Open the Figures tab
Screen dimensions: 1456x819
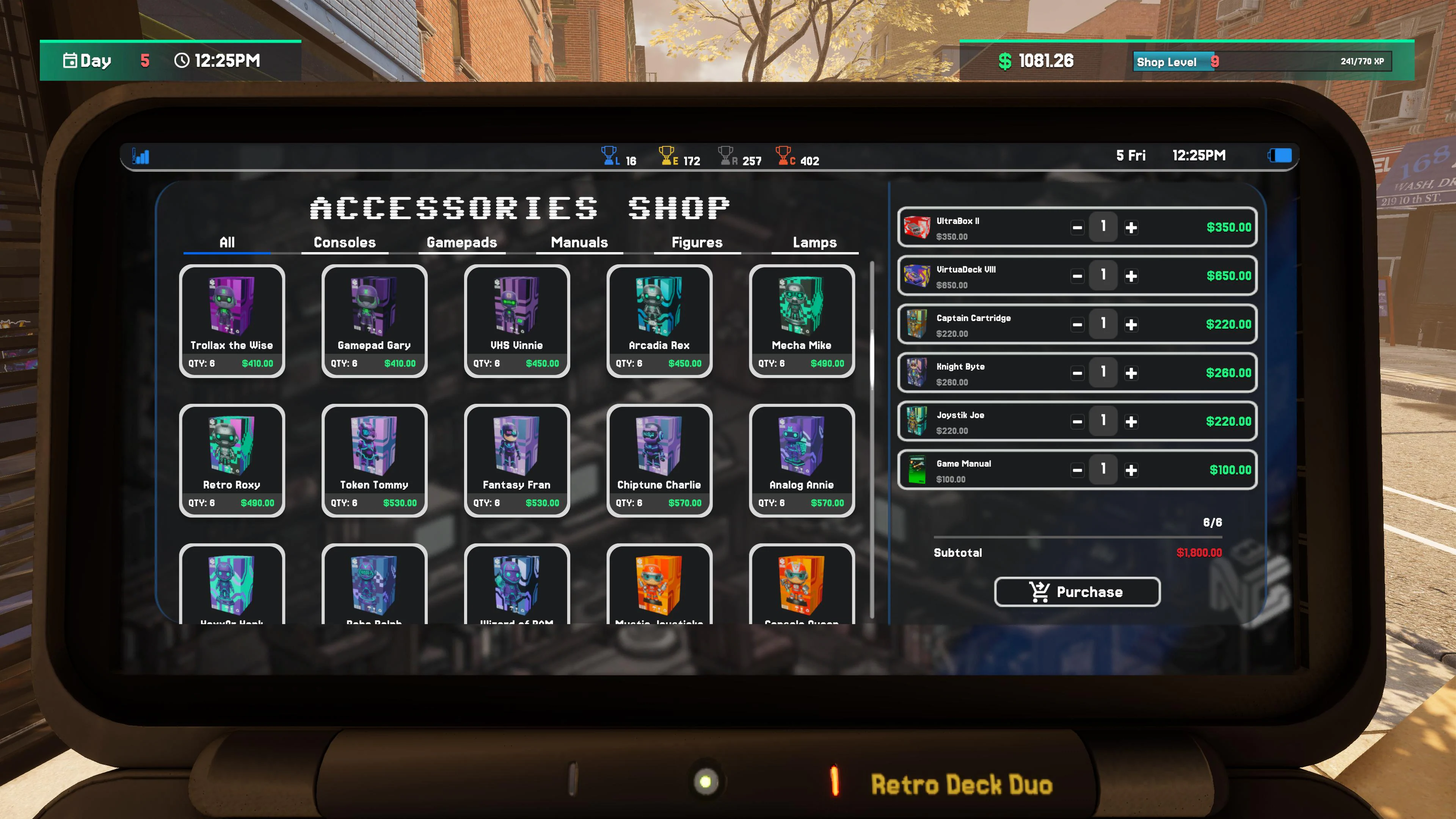tap(698, 243)
